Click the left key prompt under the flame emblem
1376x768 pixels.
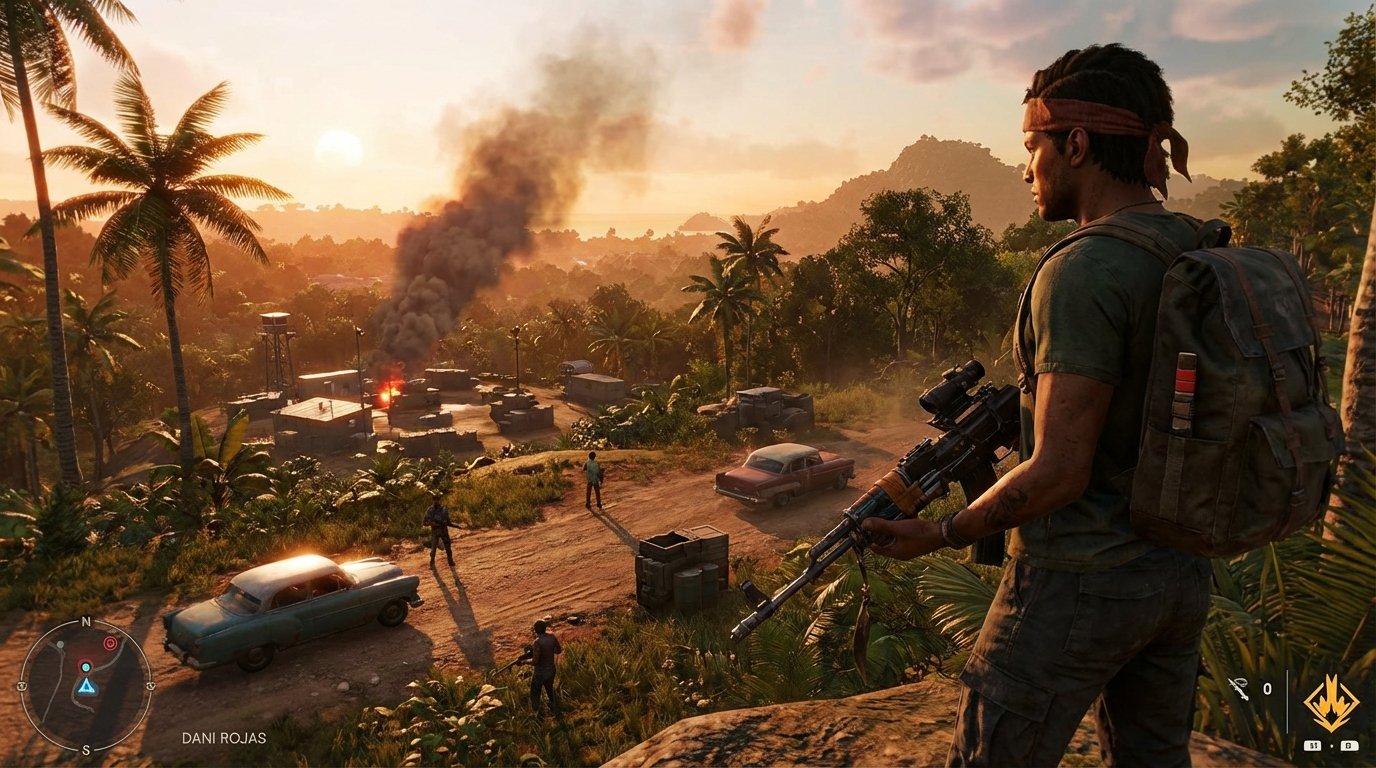click(1313, 745)
